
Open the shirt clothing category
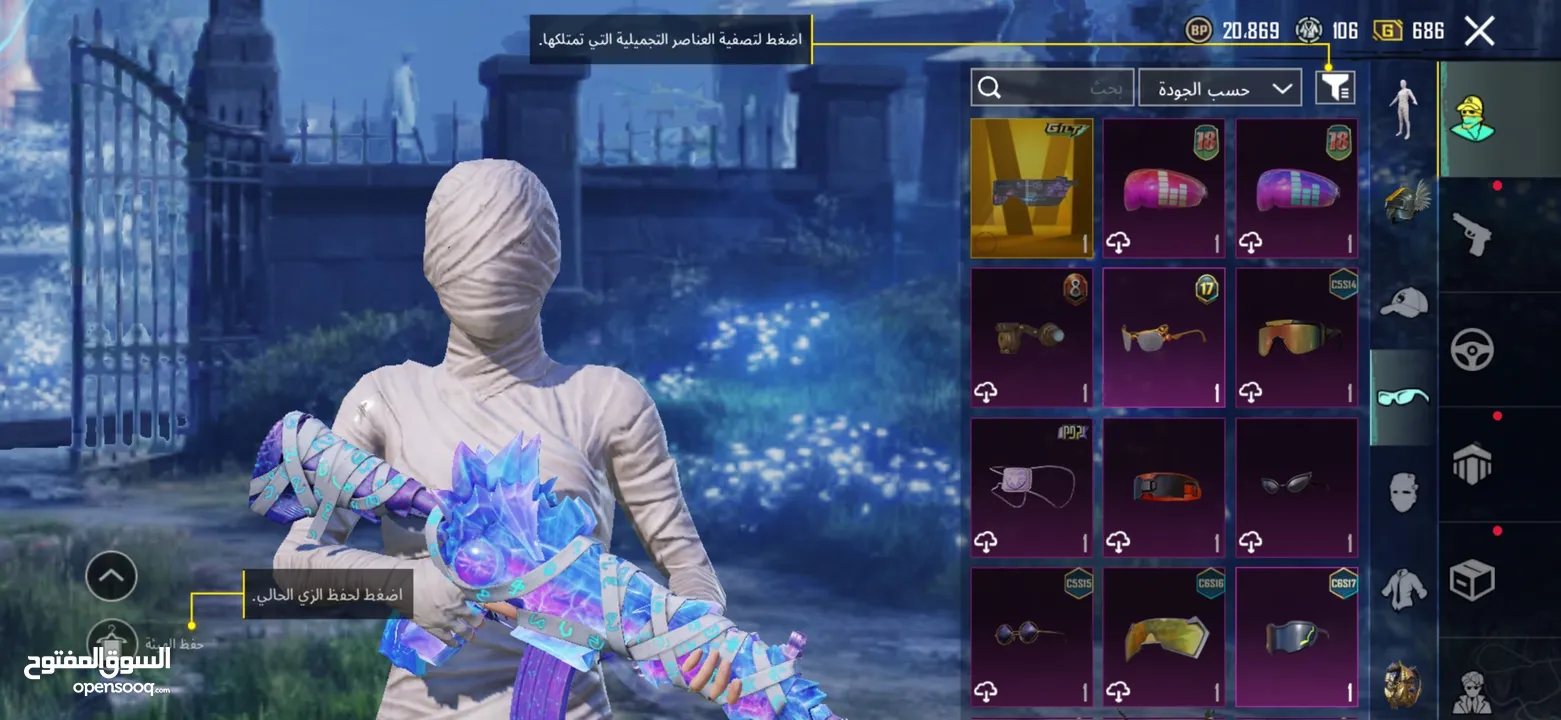coord(1406,590)
